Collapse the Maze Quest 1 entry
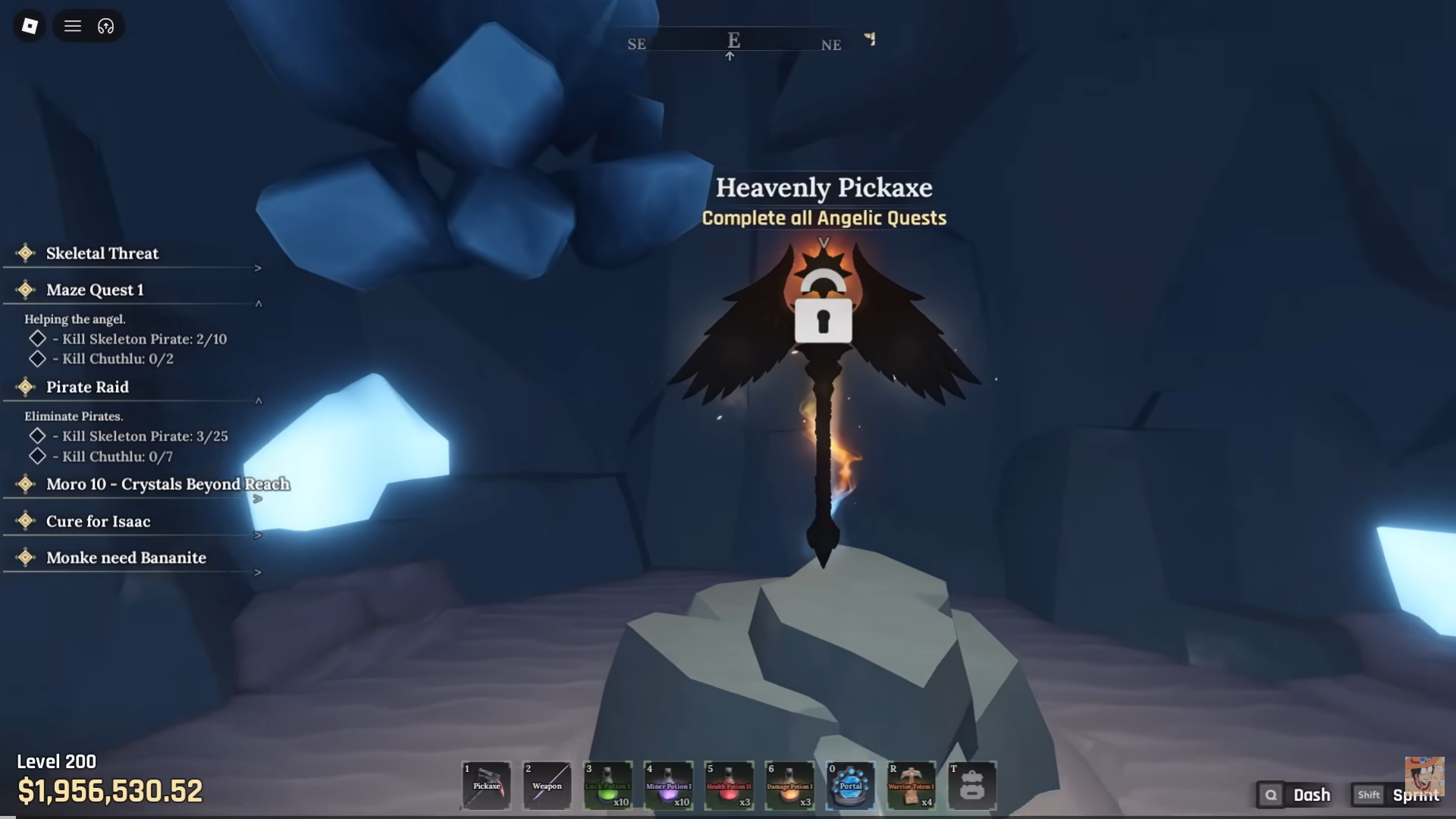The image size is (1456, 819). (259, 304)
